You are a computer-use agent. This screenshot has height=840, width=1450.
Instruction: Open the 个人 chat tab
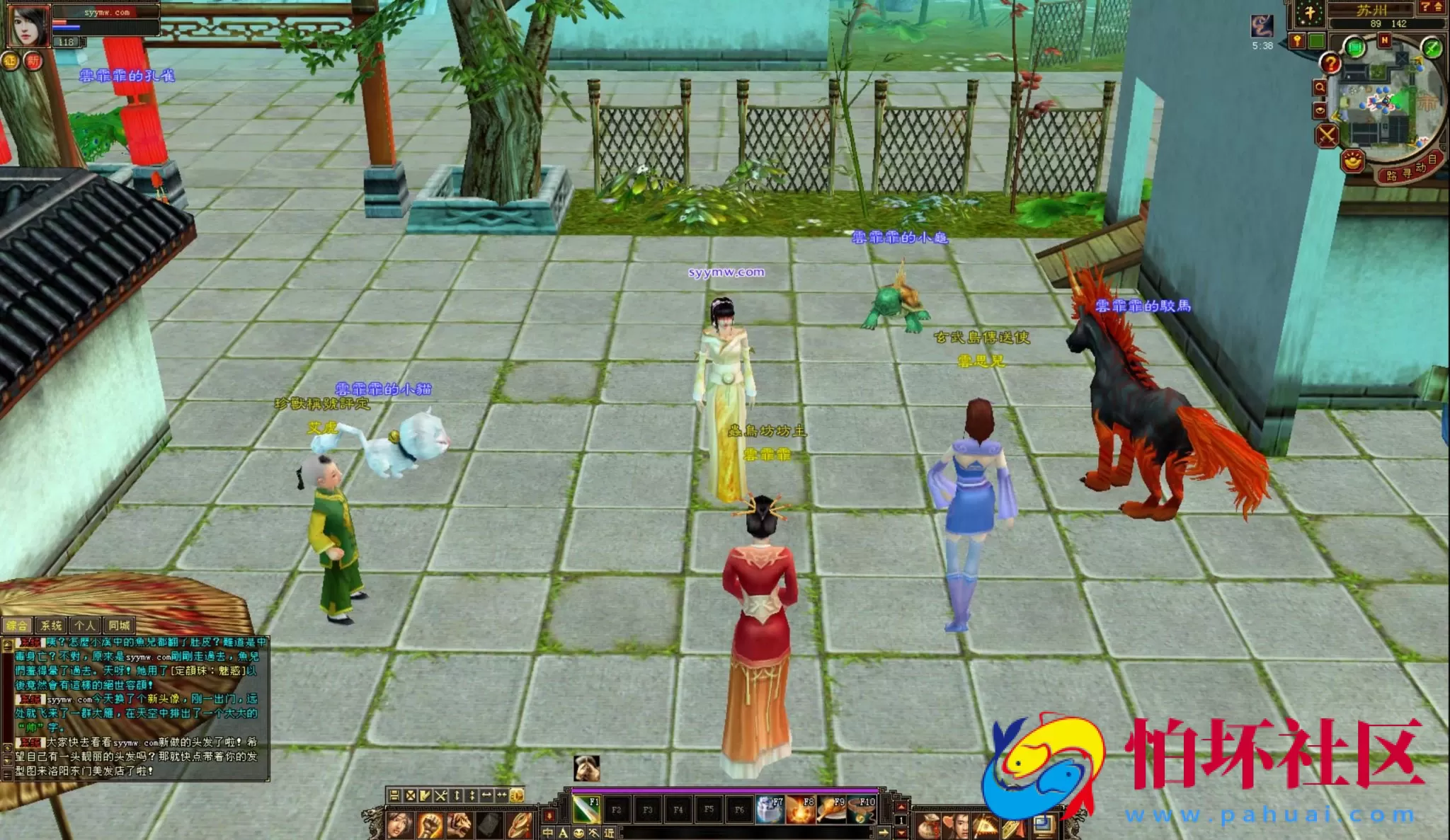(x=85, y=626)
